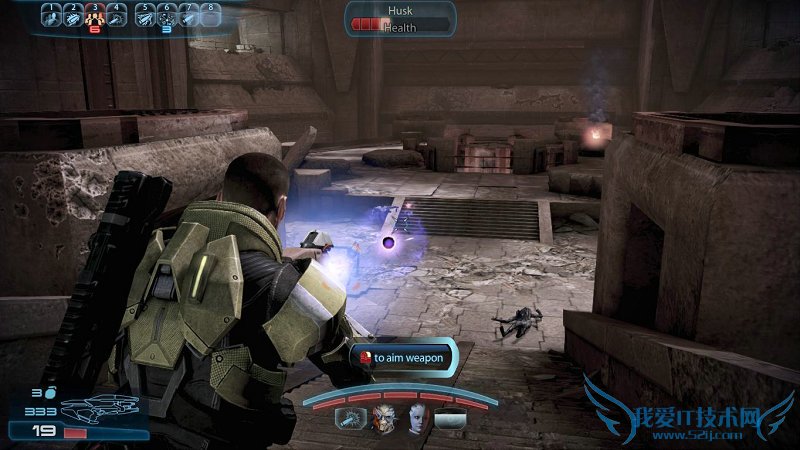Select the empty hotbar slot 8
800x450 pixels.
[x=211, y=15]
